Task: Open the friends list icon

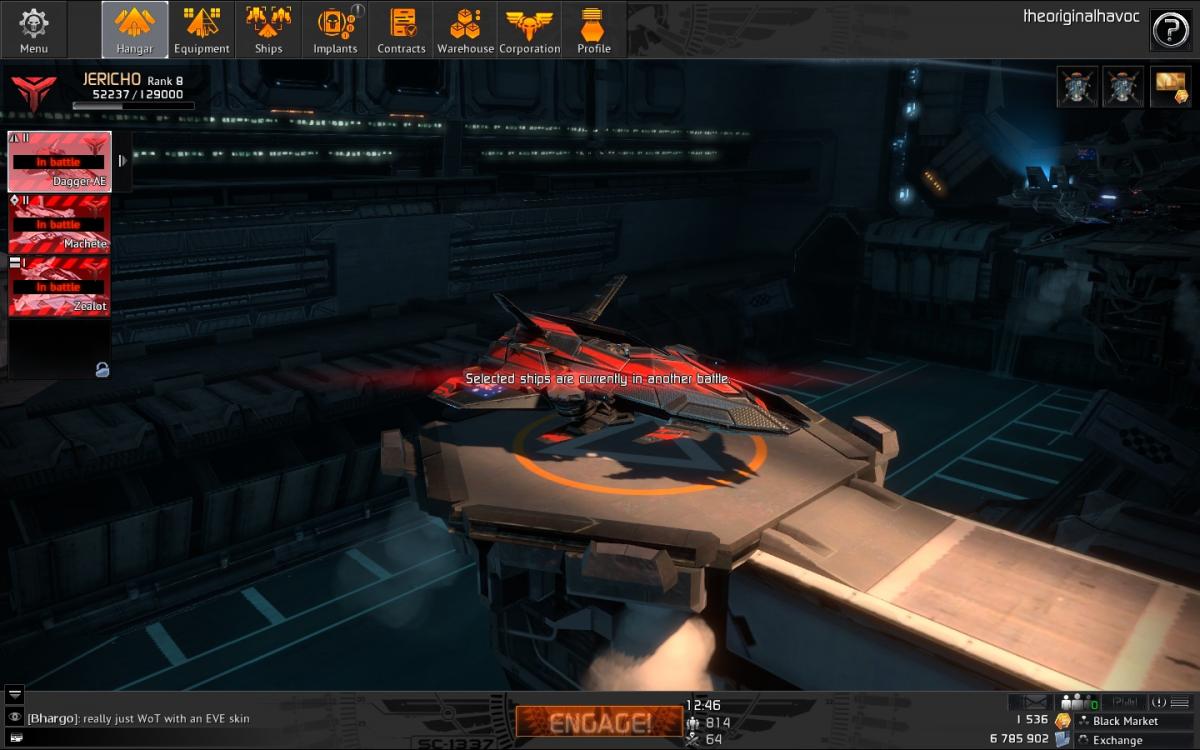Action: pos(1078,702)
